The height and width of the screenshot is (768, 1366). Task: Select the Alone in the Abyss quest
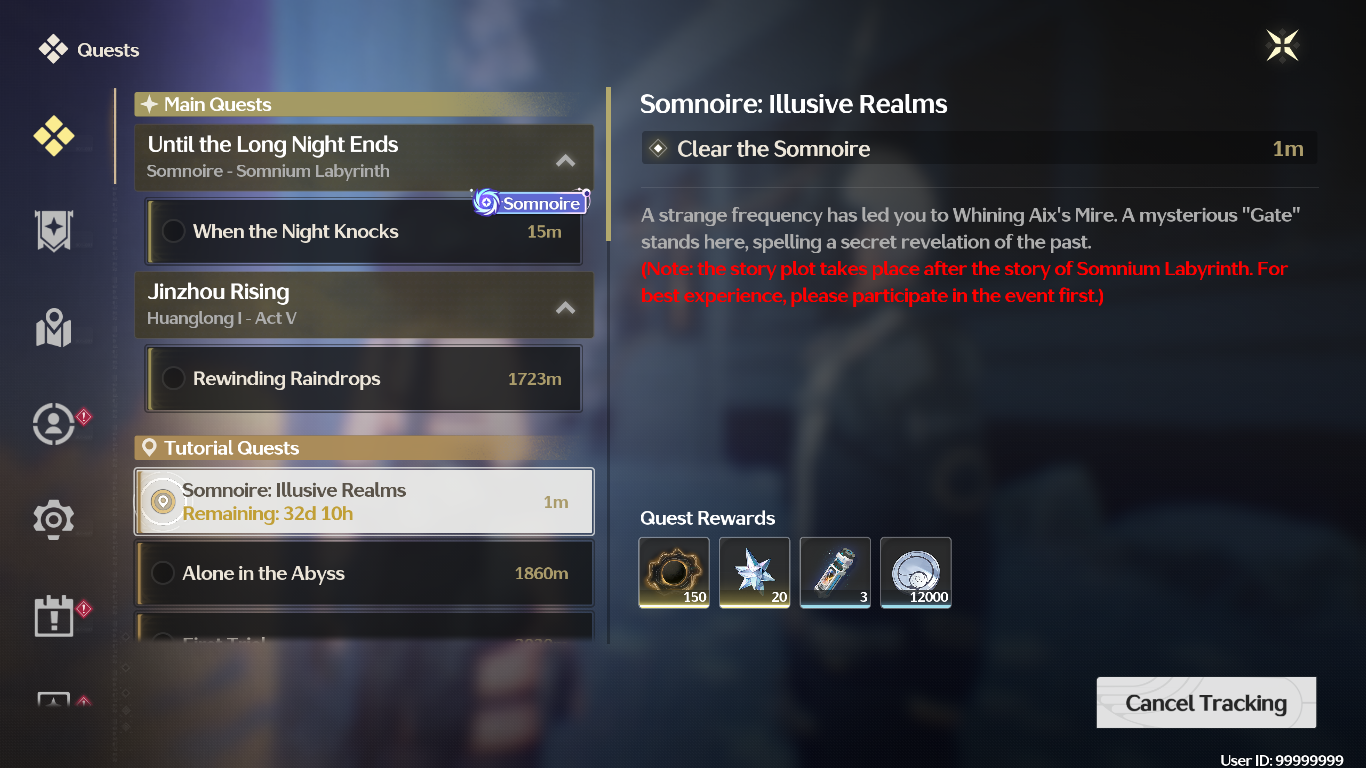tap(364, 573)
